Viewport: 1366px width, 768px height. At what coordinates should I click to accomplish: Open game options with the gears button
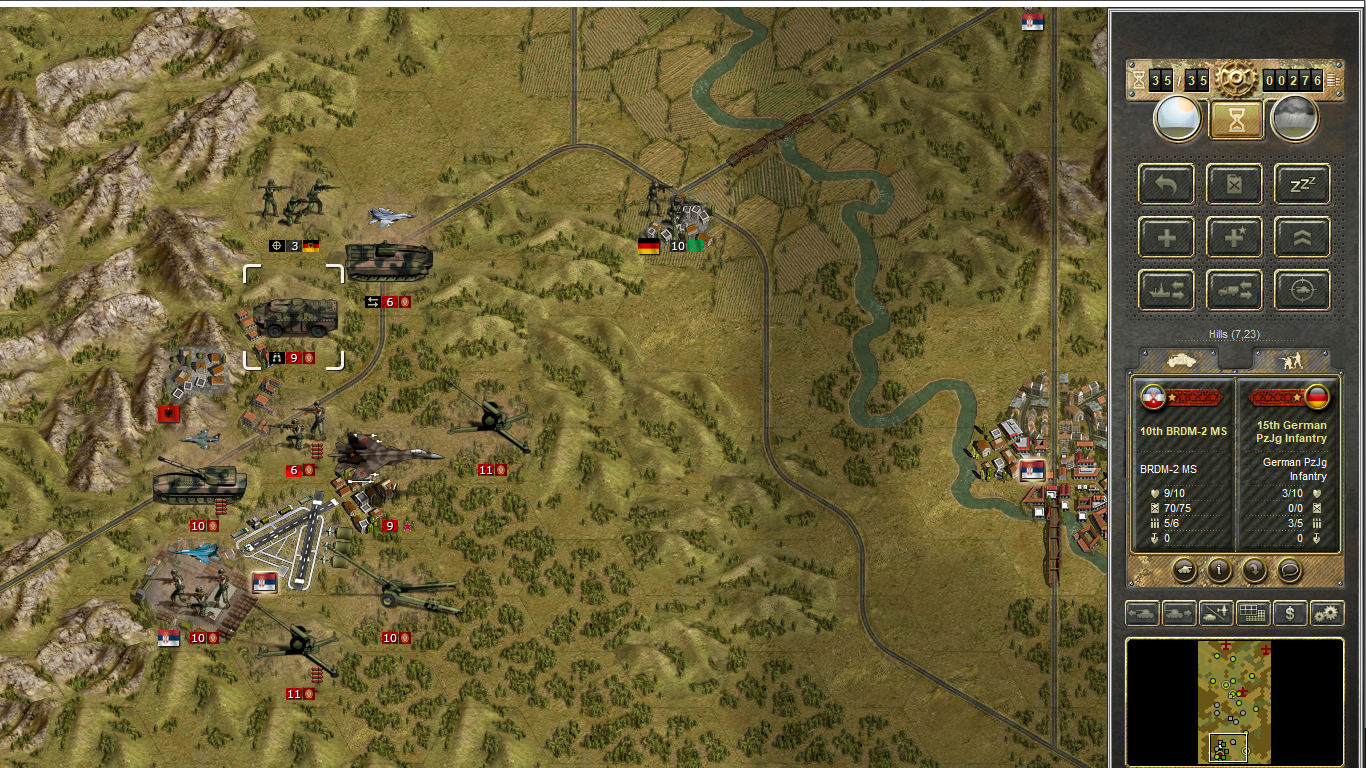pyautogui.click(x=1327, y=613)
